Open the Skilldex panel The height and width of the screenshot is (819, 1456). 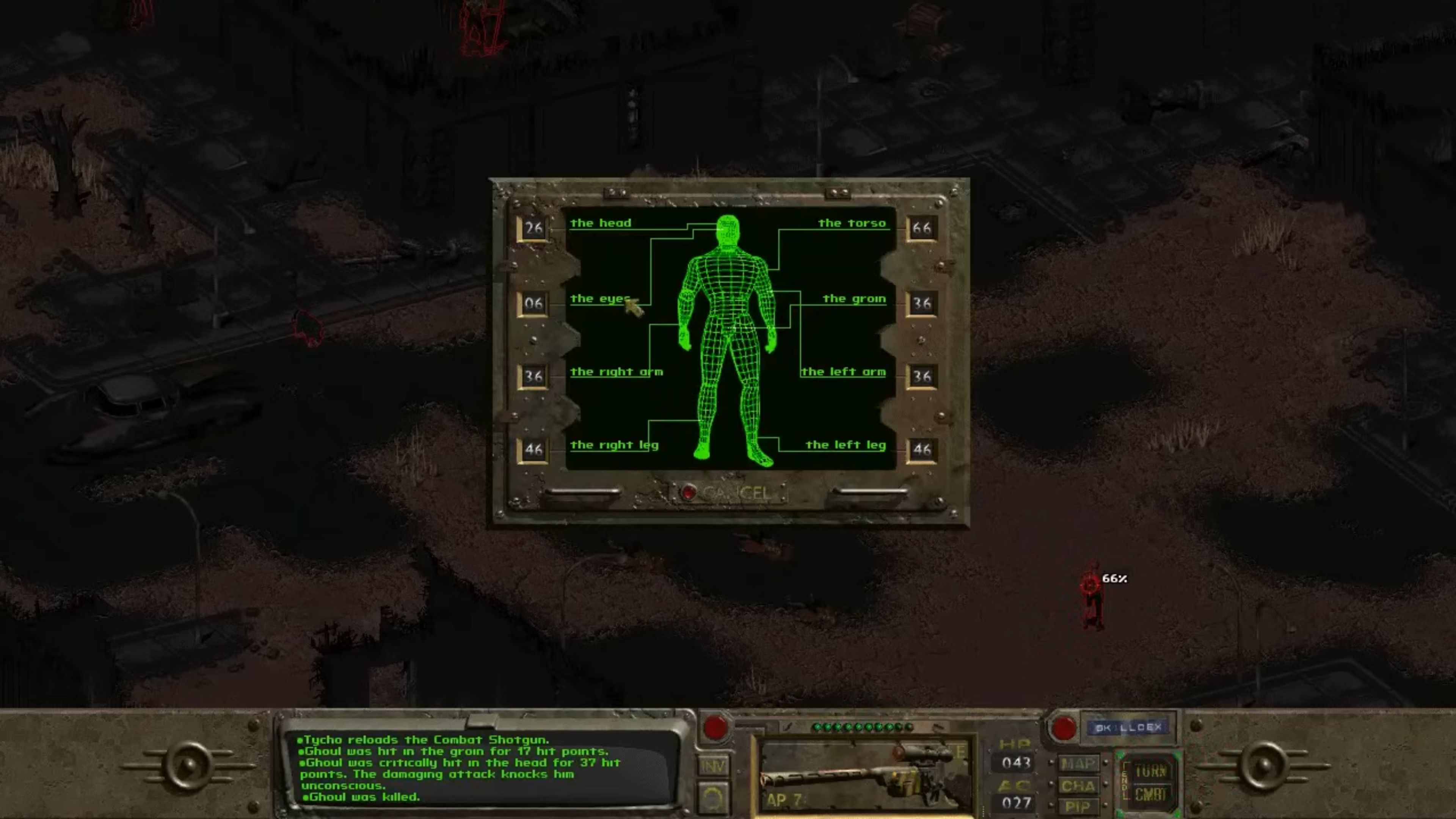[x=1128, y=728]
